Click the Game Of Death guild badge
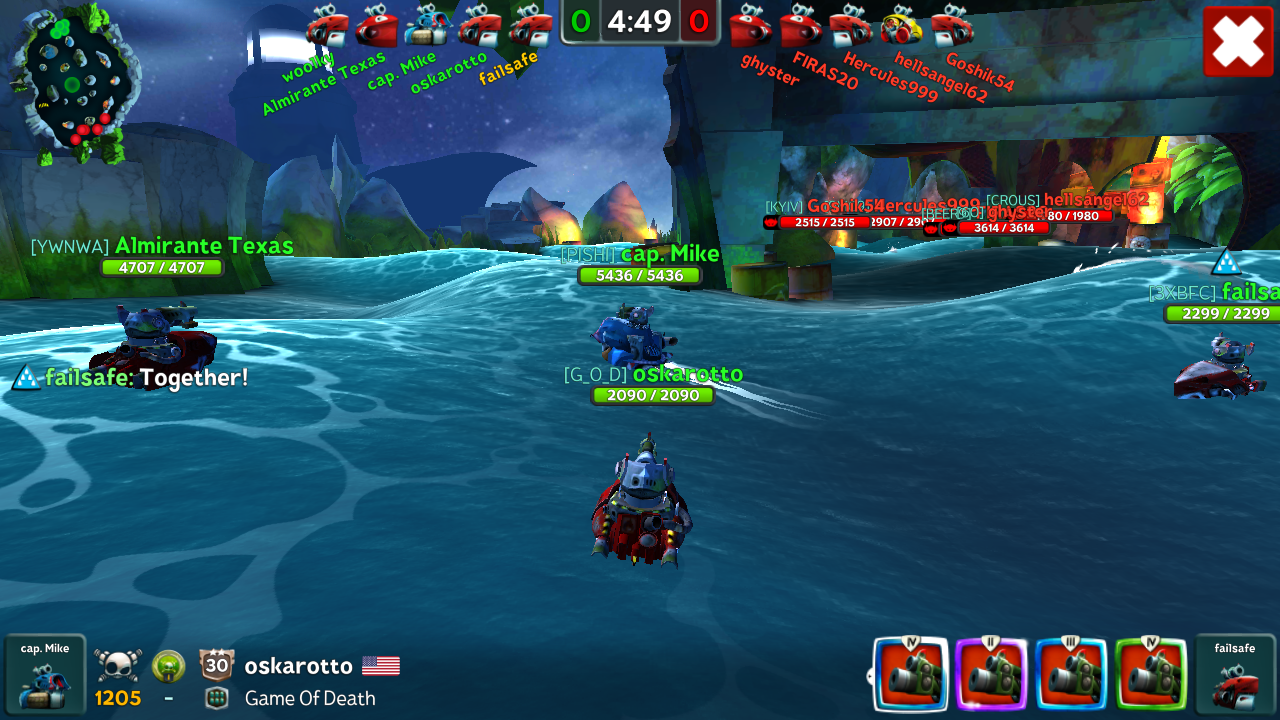This screenshot has width=1280, height=720. click(x=216, y=698)
